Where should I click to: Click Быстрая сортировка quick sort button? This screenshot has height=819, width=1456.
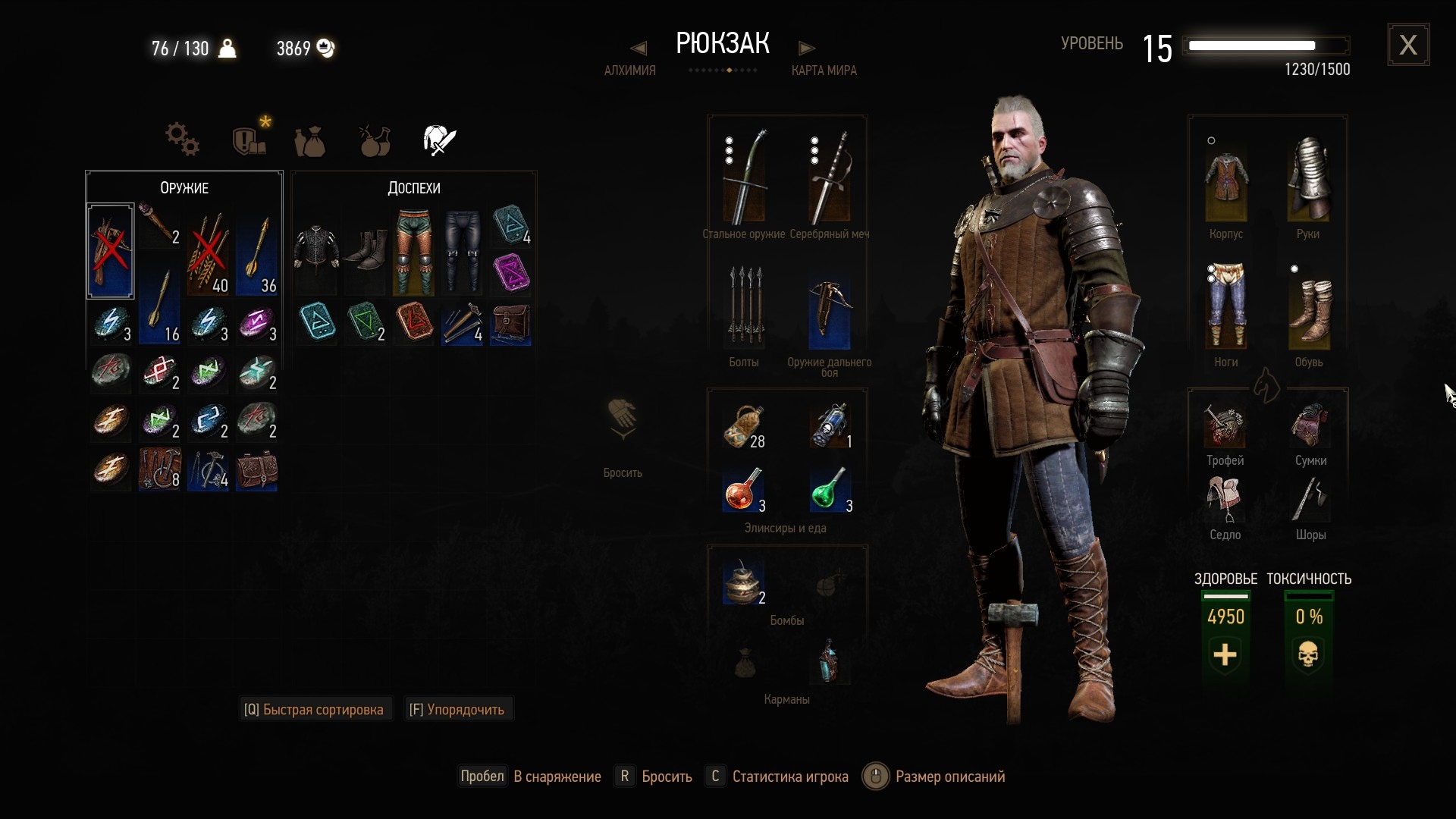(x=314, y=710)
